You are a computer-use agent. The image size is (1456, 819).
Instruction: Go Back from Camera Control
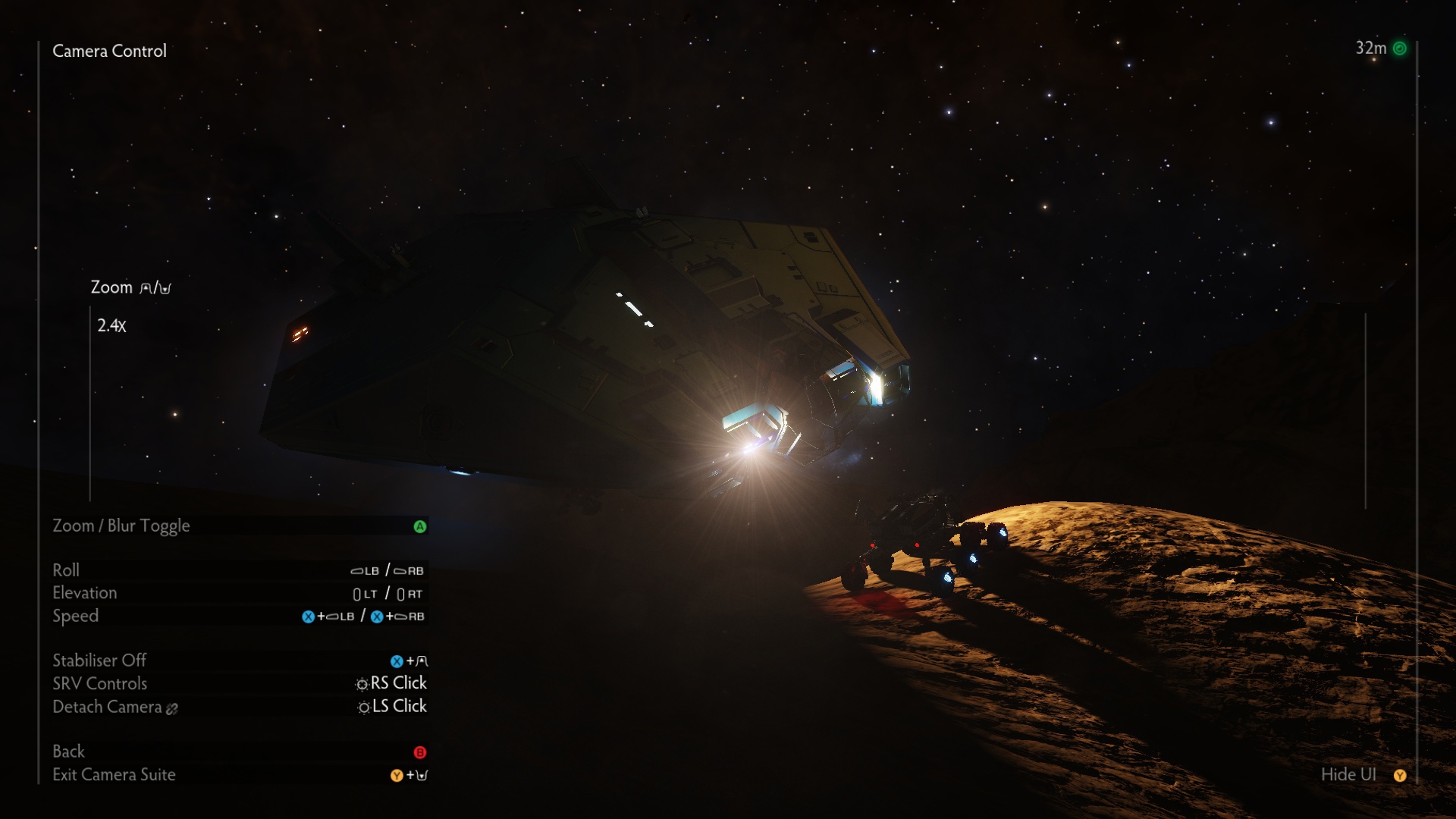point(69,752)
